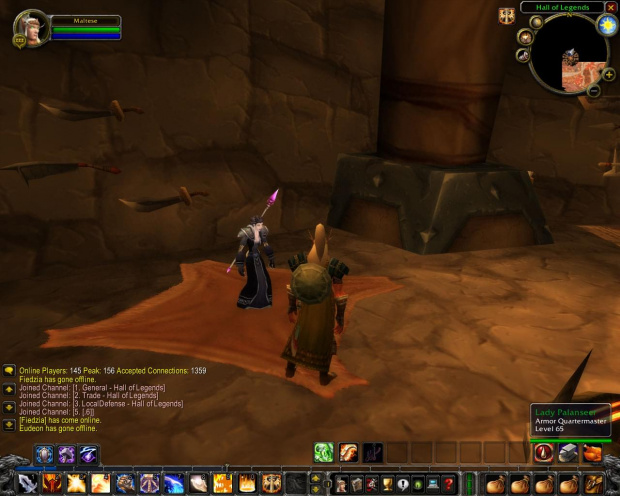Zoom out the minimap with the minus button
The image size is (620, 496).
point(594,91)
